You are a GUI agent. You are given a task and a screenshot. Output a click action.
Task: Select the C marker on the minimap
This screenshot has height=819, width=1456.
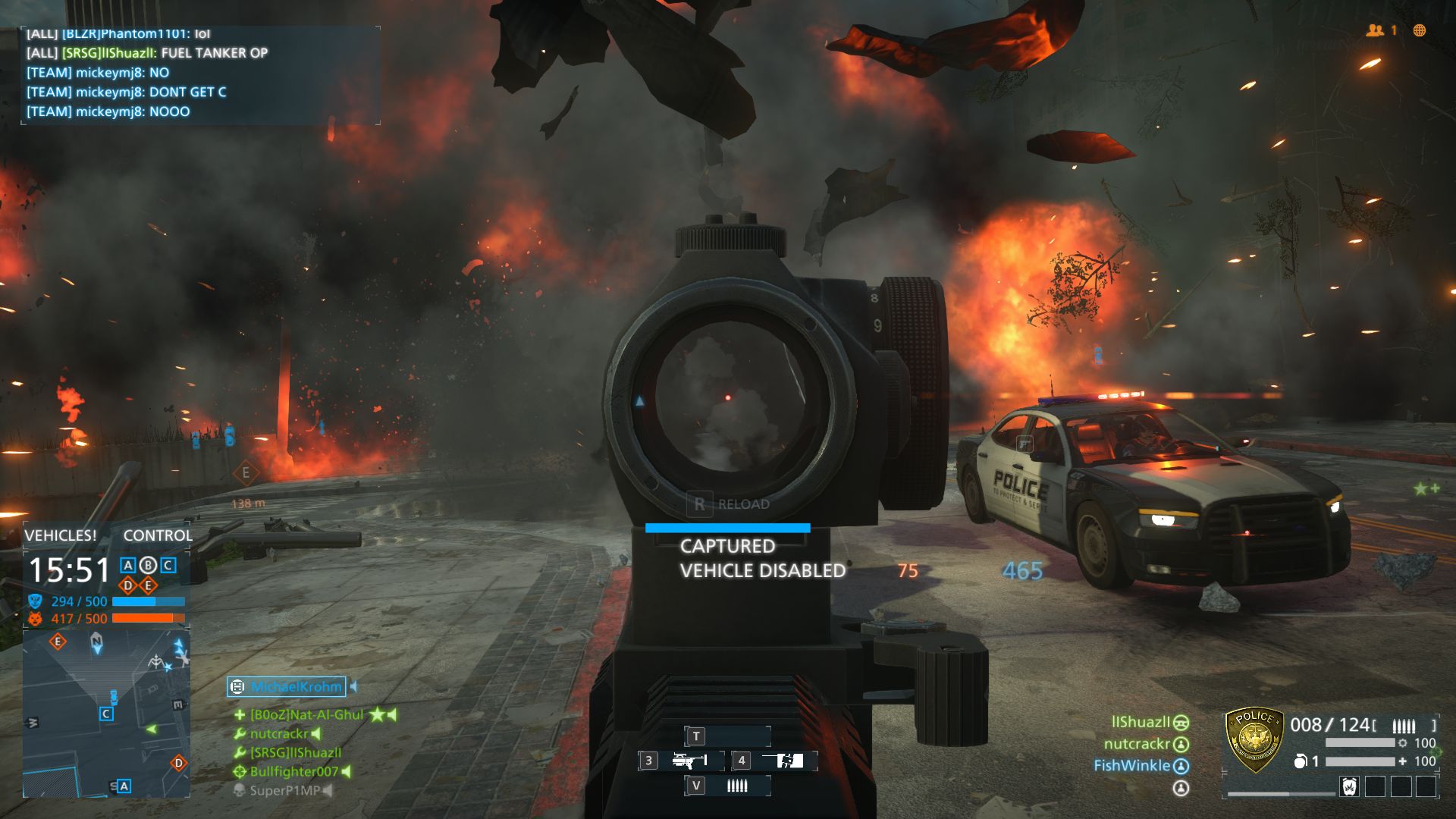click(106, 714)
